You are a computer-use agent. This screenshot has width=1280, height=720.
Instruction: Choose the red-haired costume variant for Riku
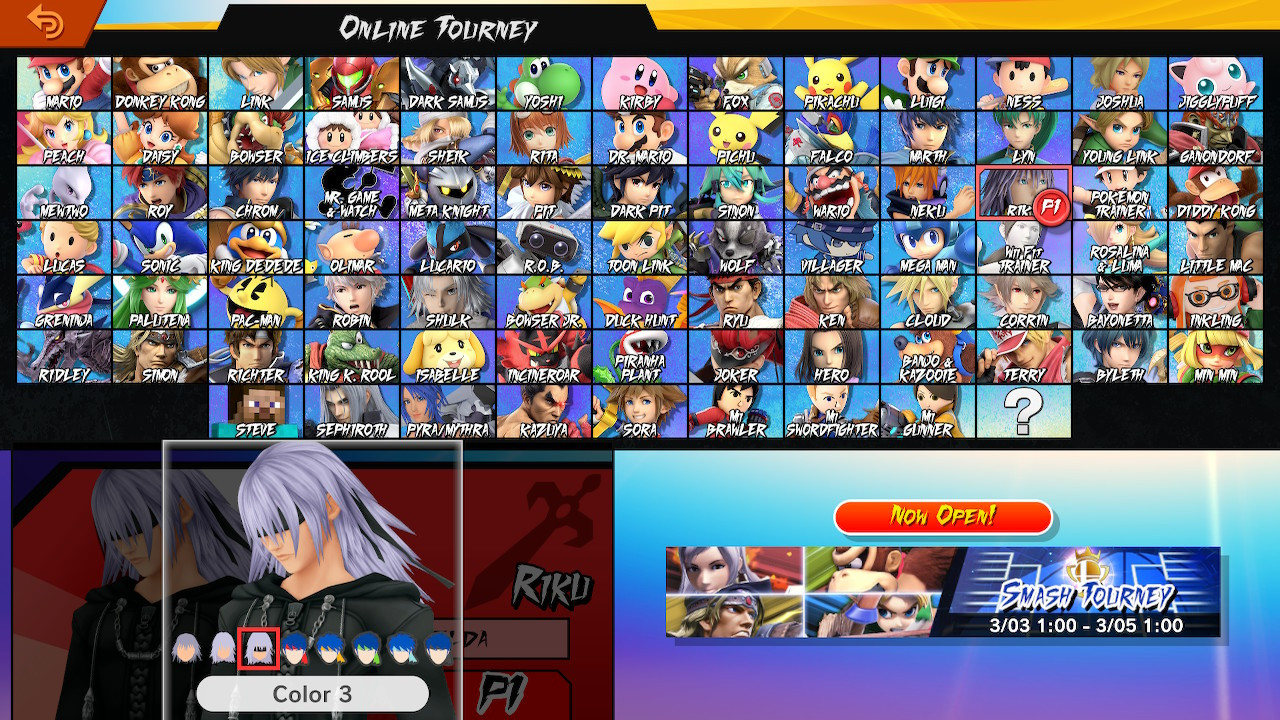coord(296,650)
